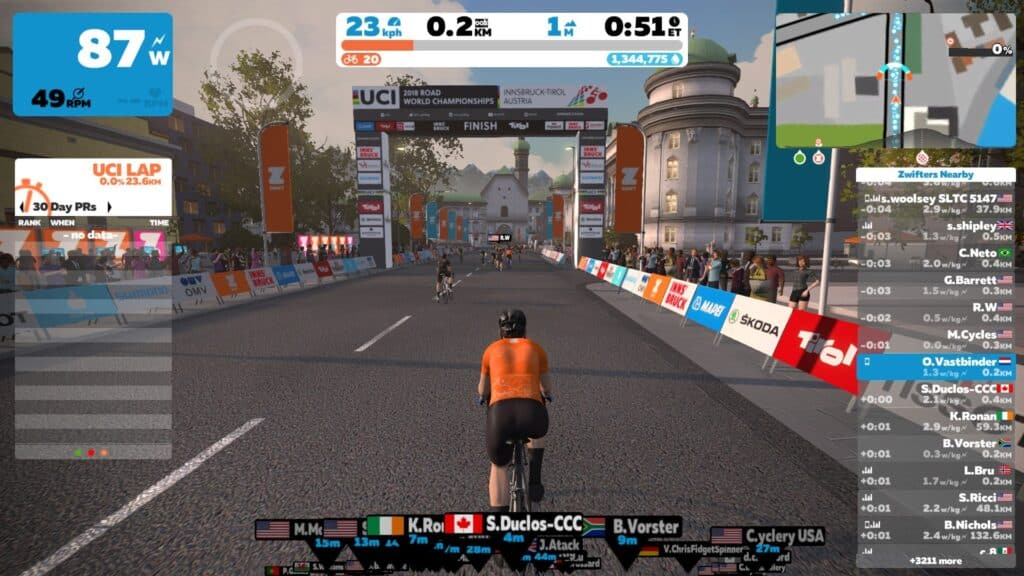Choose rider C.Neto from the nearby list

936,258
